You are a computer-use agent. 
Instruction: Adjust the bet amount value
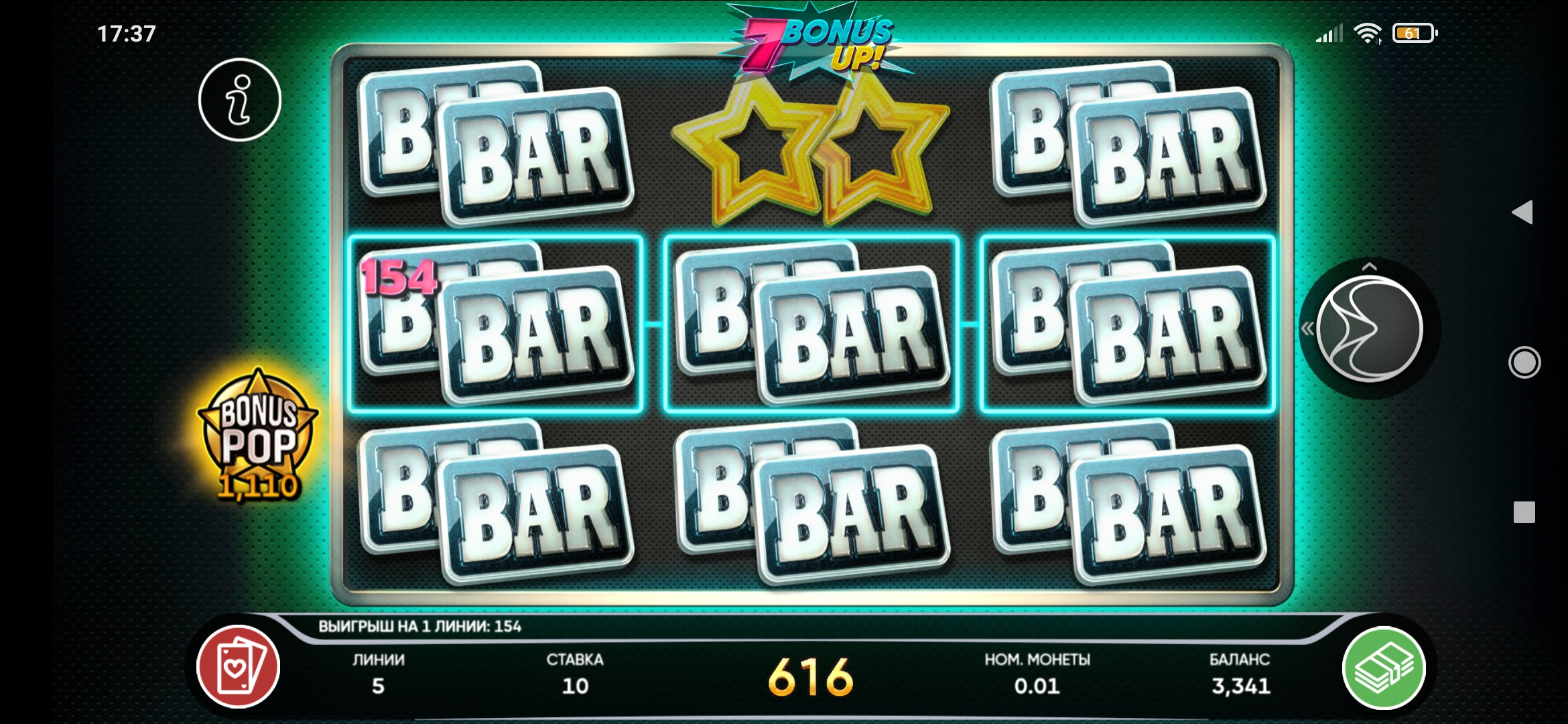click(x=575, y=674)
